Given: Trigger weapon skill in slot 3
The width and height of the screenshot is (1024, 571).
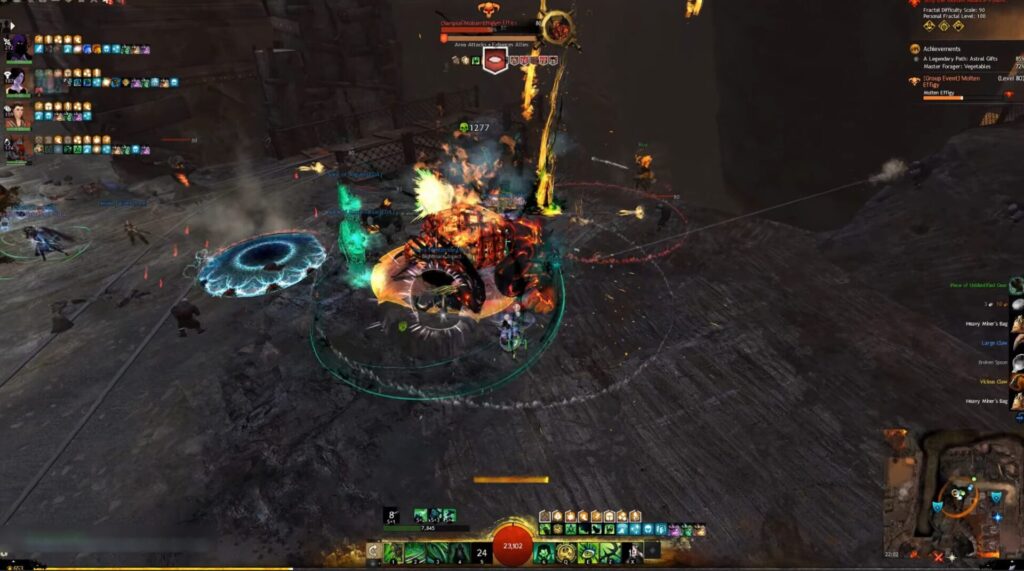Looking at the screenshot, I should point(438,552).
